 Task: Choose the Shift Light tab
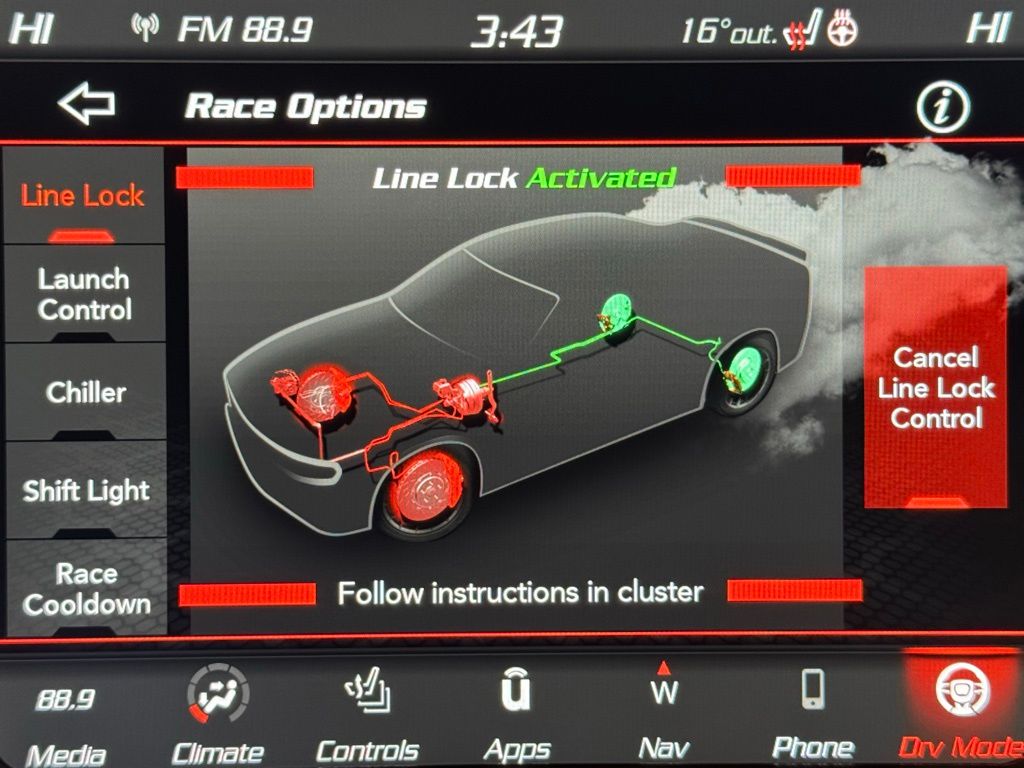[85, 490]
